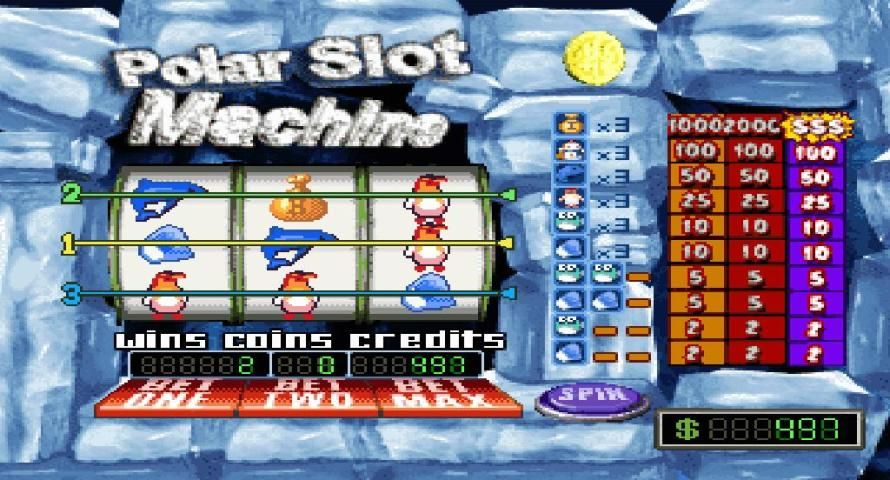
Task: Click the Bet One button
Action: point(166,397)
